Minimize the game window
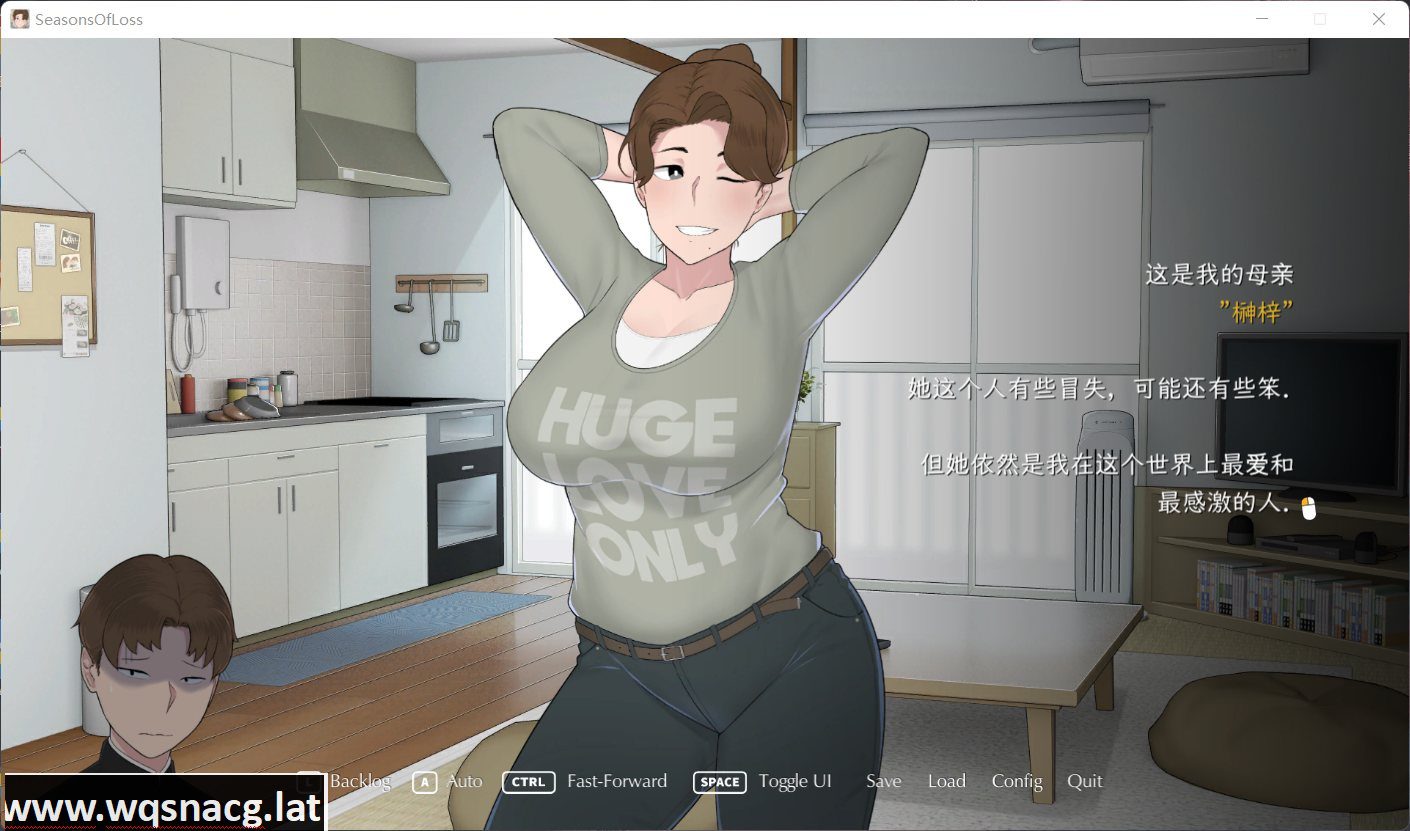This screenshot has width=1410, height=831. pos(1262,18)
